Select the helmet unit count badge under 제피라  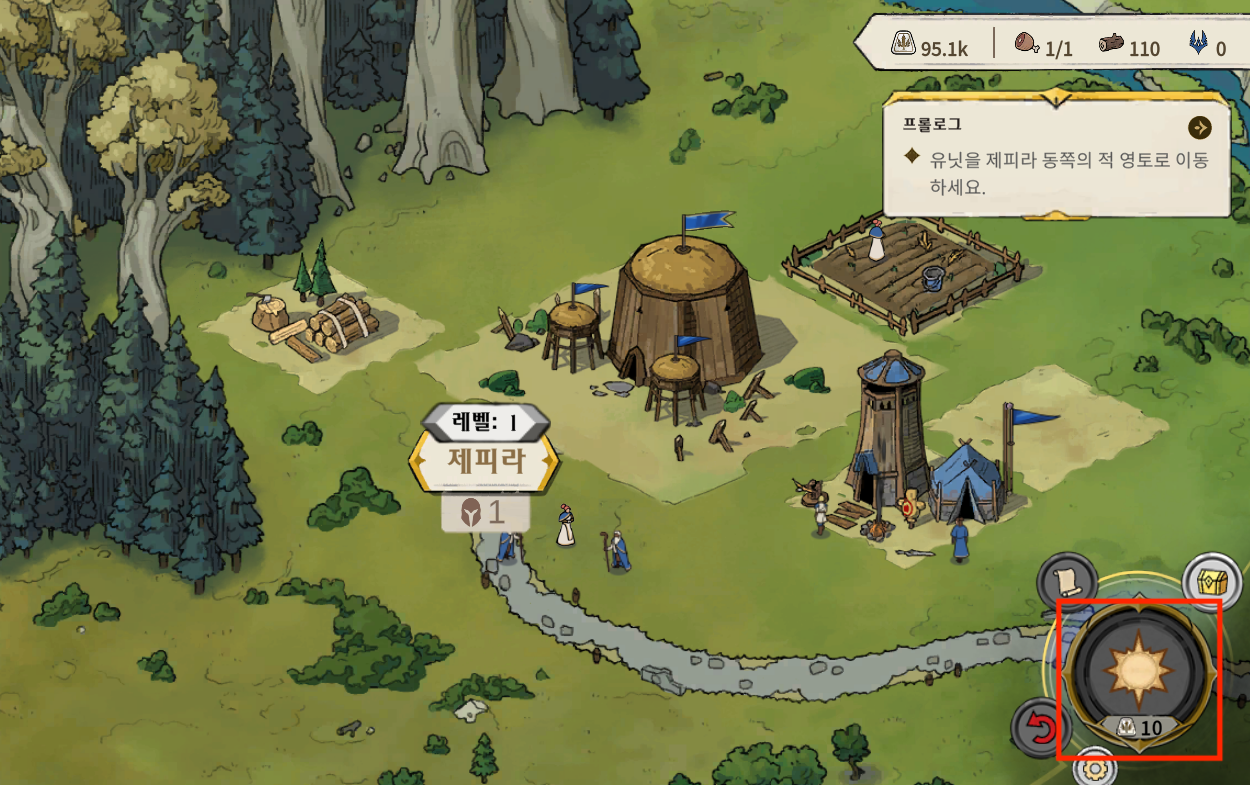click(x=485, y=513)
